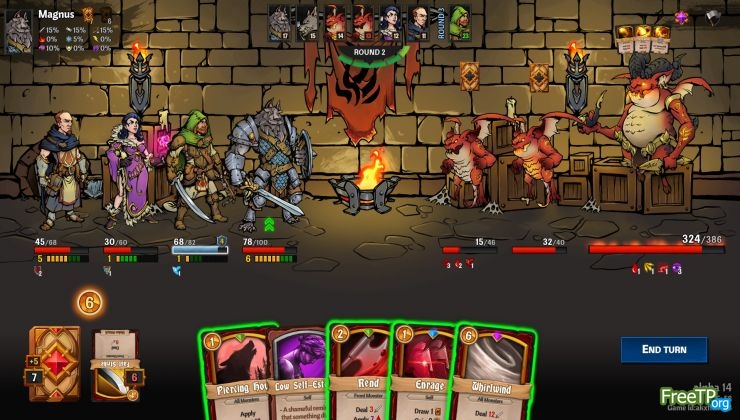
Task: Click the grey shield icon at top right
Action: (712, 16)
